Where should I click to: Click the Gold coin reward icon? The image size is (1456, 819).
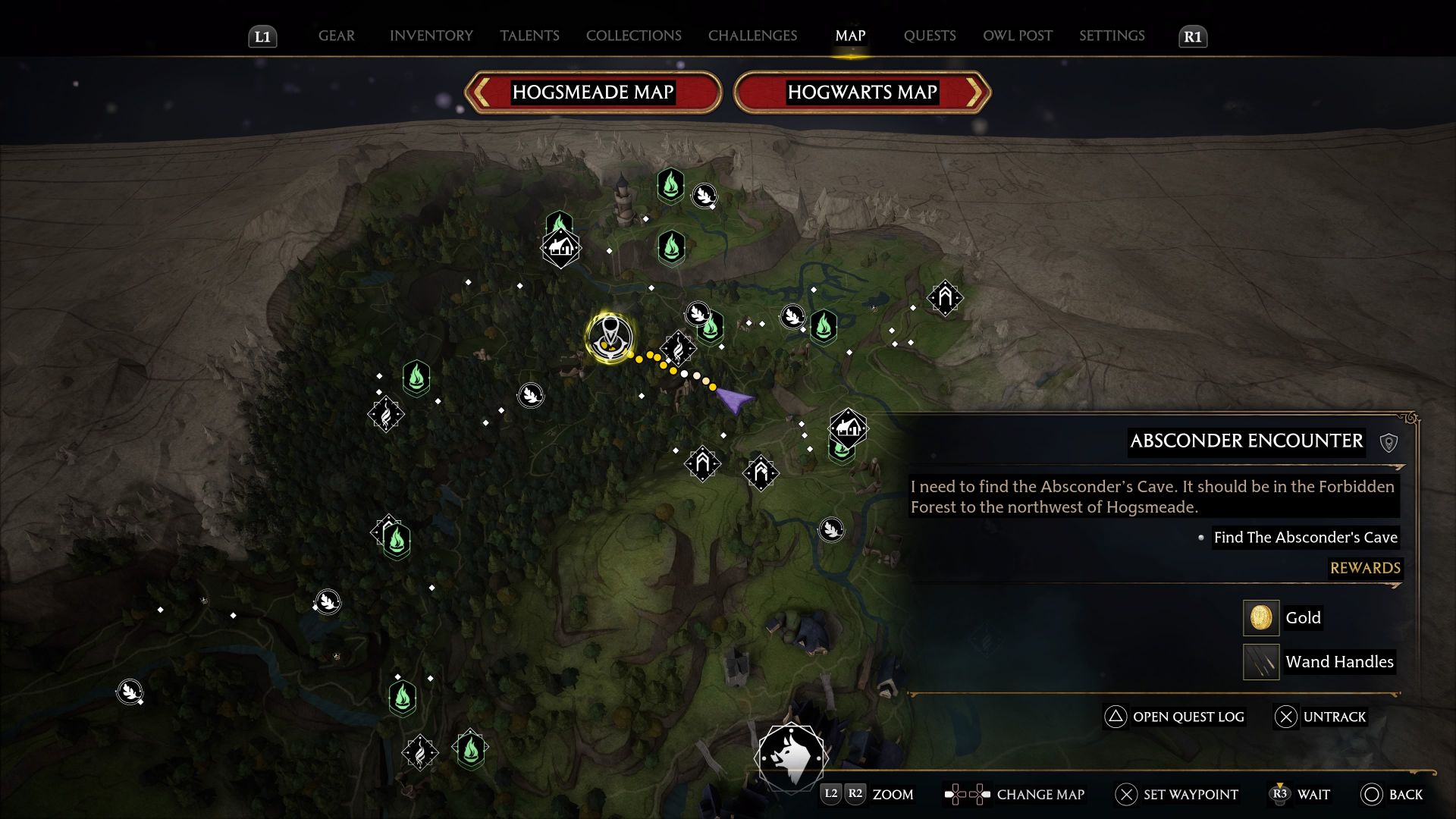click(1260, 617)
